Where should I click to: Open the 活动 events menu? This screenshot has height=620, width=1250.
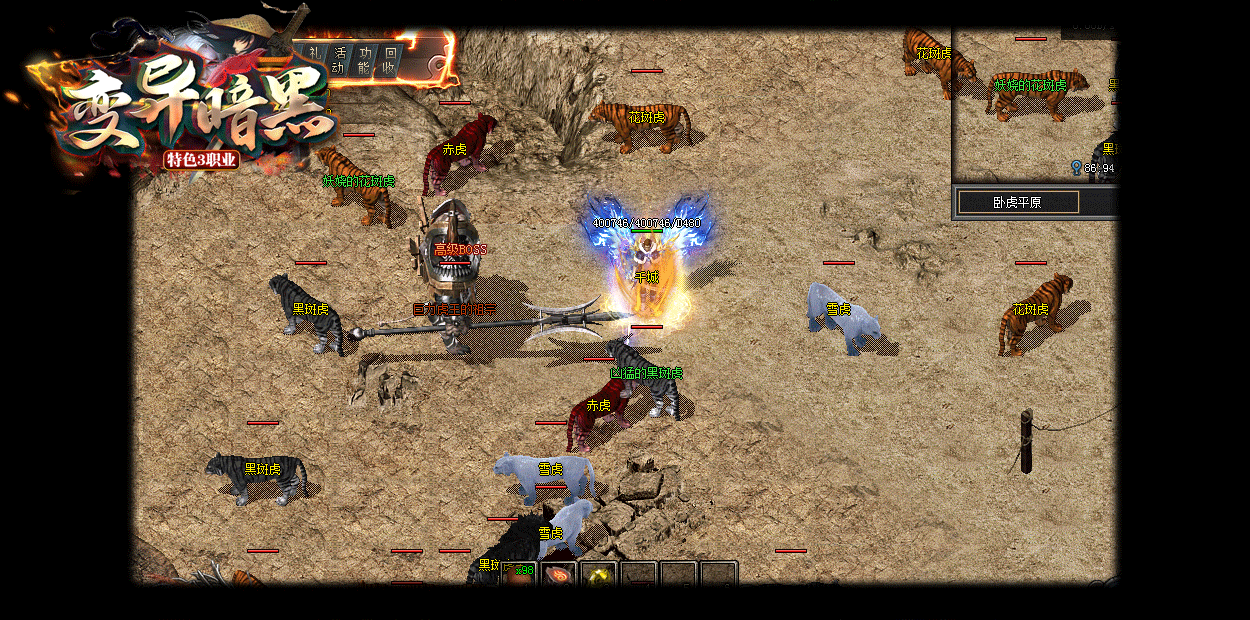pyautogui.click(x=340, y=60)
